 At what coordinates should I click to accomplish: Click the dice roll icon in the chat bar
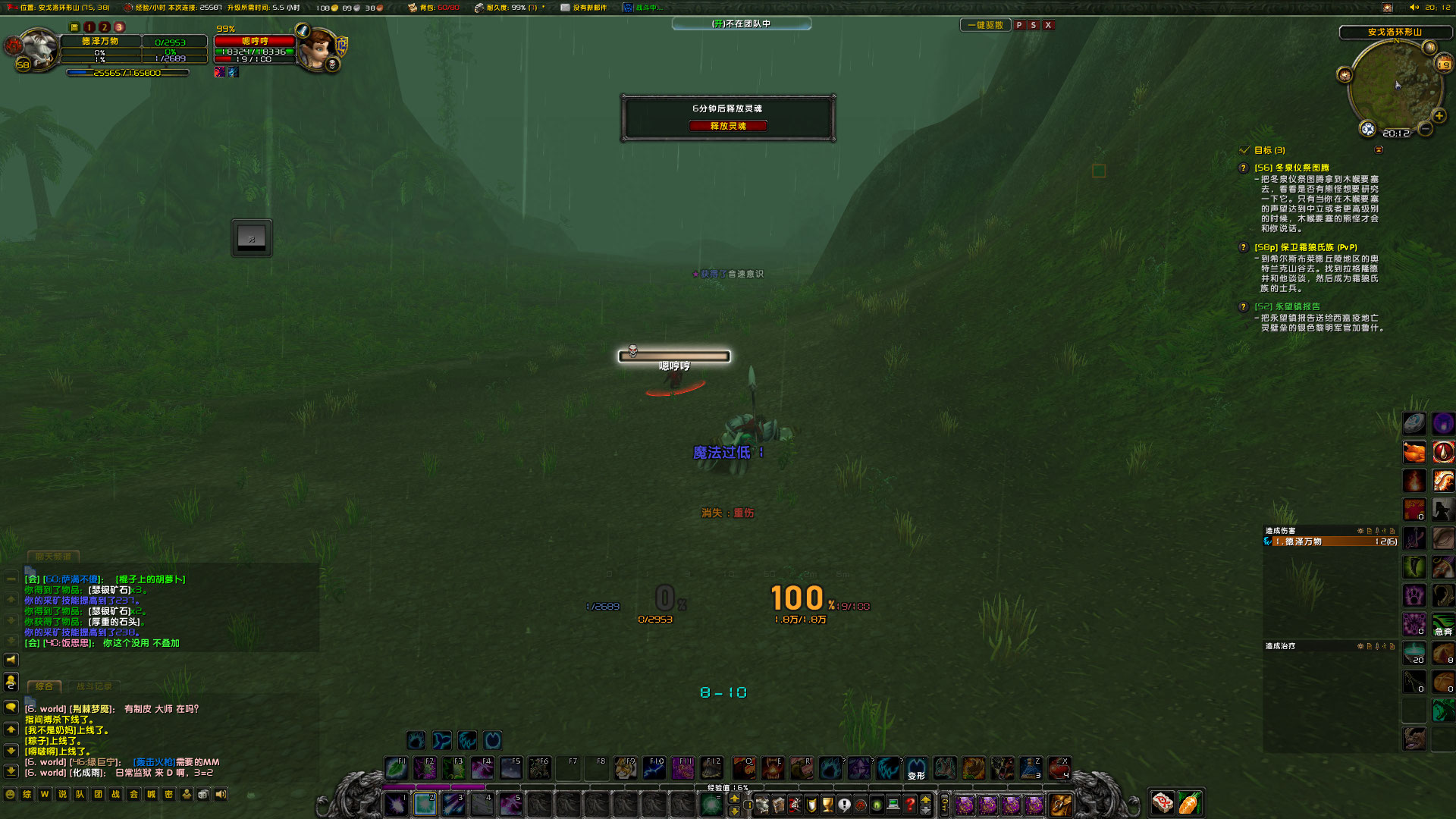click(x=202, y=795)
